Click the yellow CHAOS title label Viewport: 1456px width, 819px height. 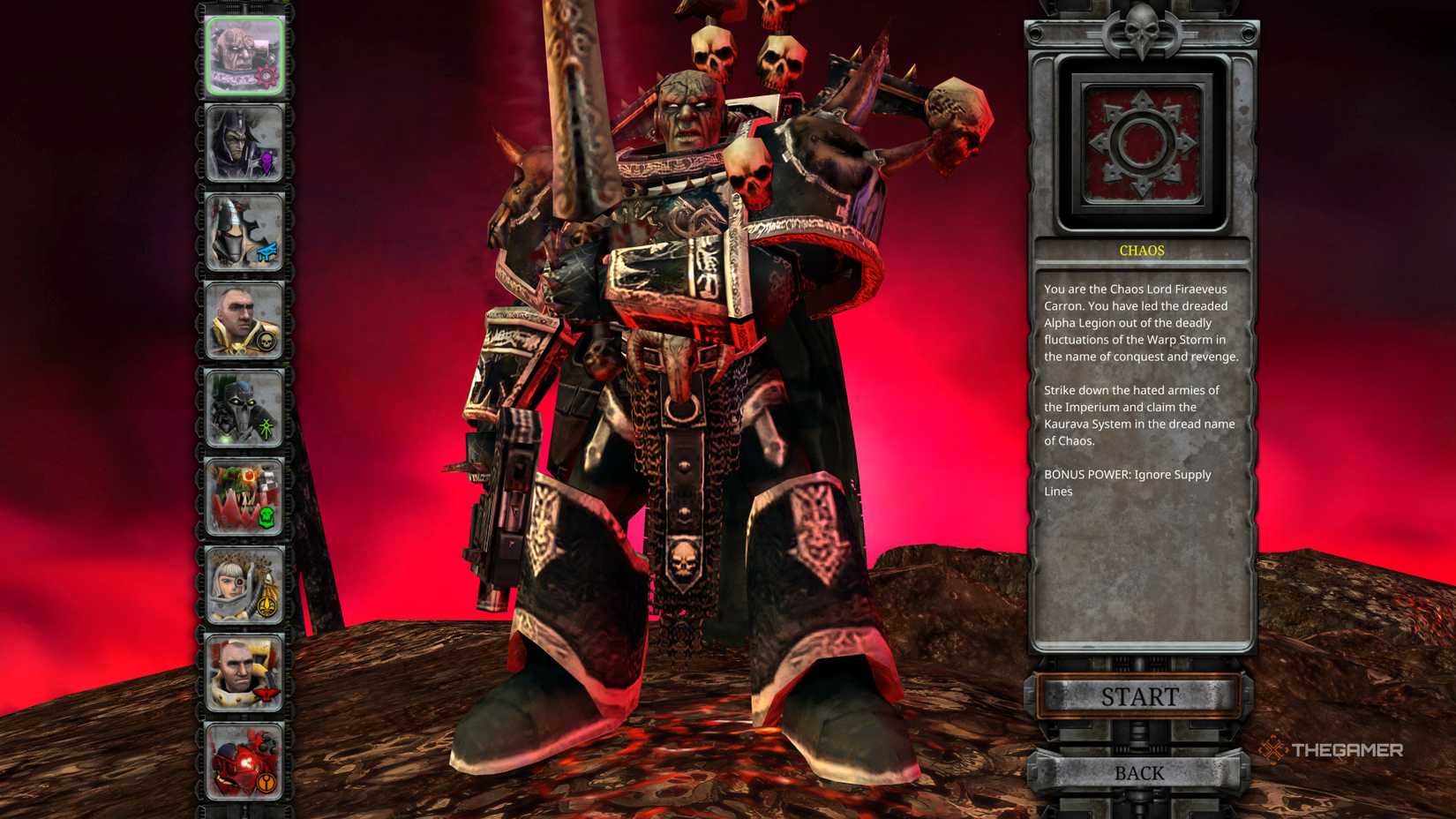(x=1141, y=250)
